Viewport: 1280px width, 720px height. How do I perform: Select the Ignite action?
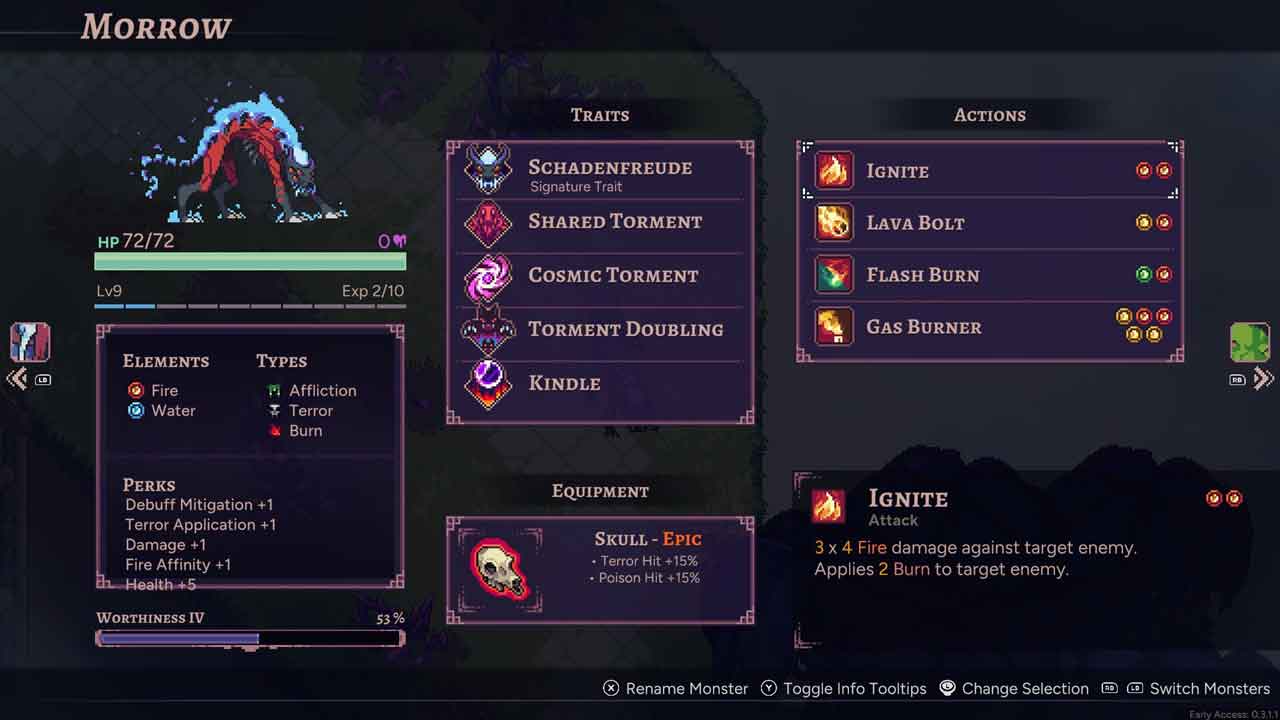pos(990,171)
